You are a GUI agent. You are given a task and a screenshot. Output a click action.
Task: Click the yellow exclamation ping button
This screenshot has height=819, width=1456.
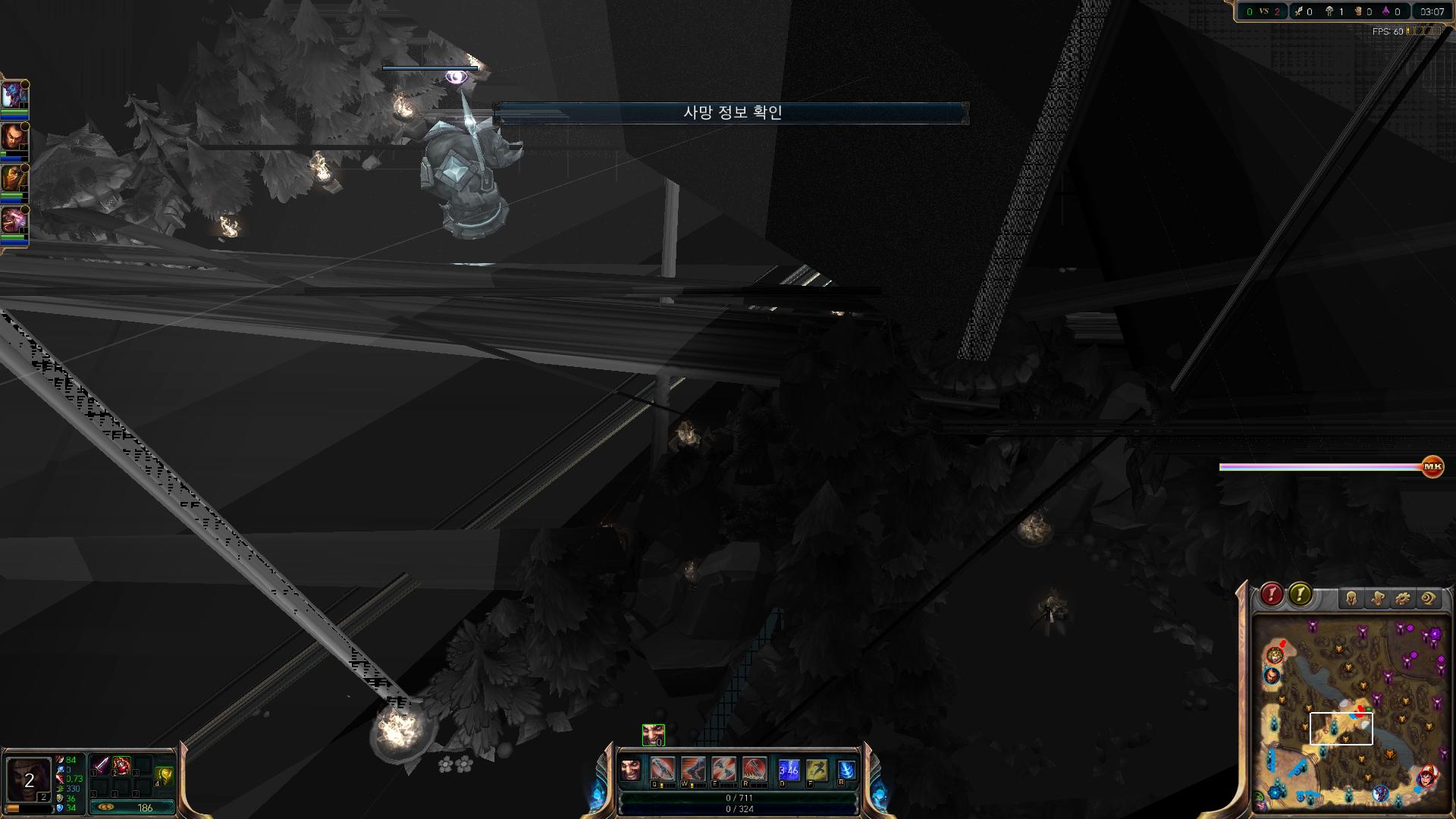(x=1300, y=595)
